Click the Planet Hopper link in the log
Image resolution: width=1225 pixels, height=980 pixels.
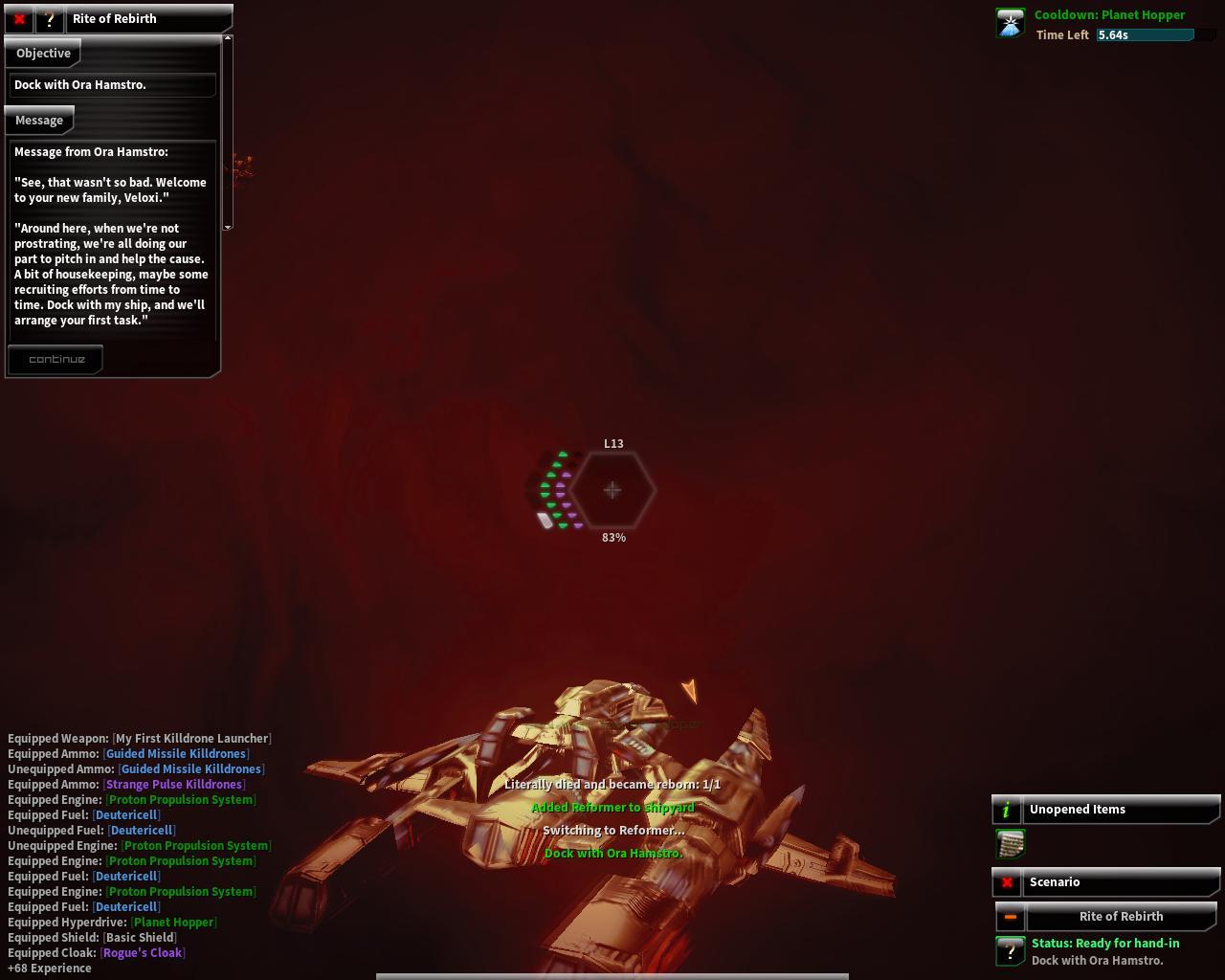pyautogui.click(x=174, y=923)
